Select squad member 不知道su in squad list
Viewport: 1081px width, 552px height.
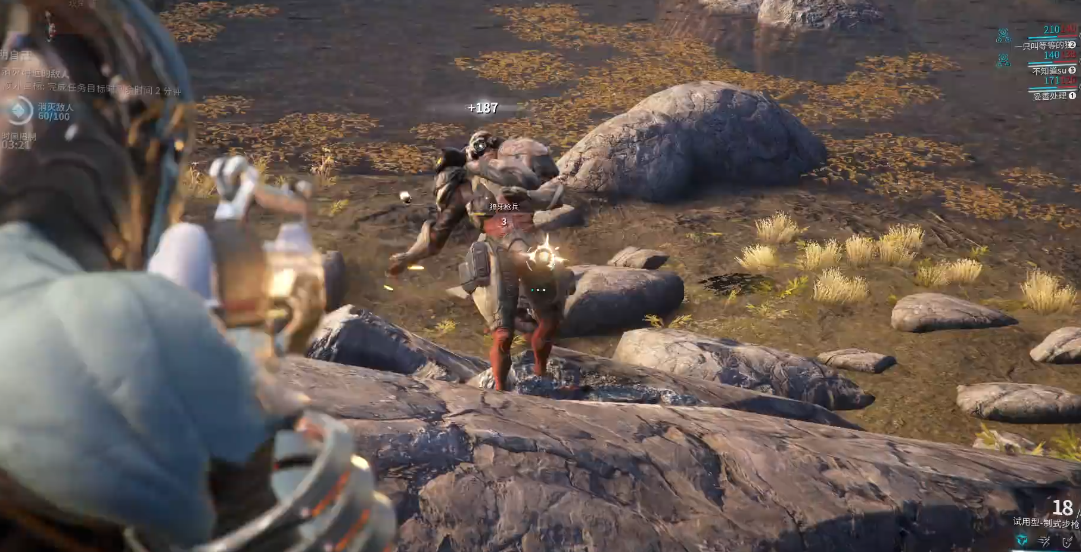(1052, 70)
